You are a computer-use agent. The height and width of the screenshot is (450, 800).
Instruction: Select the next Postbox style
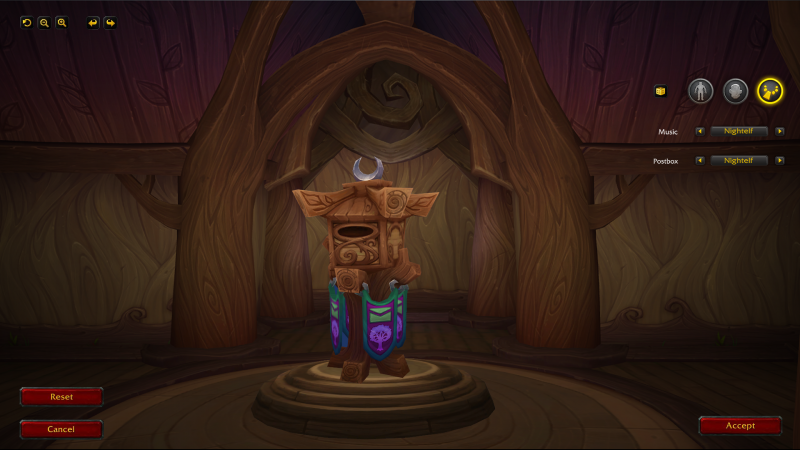pos(779,160)
